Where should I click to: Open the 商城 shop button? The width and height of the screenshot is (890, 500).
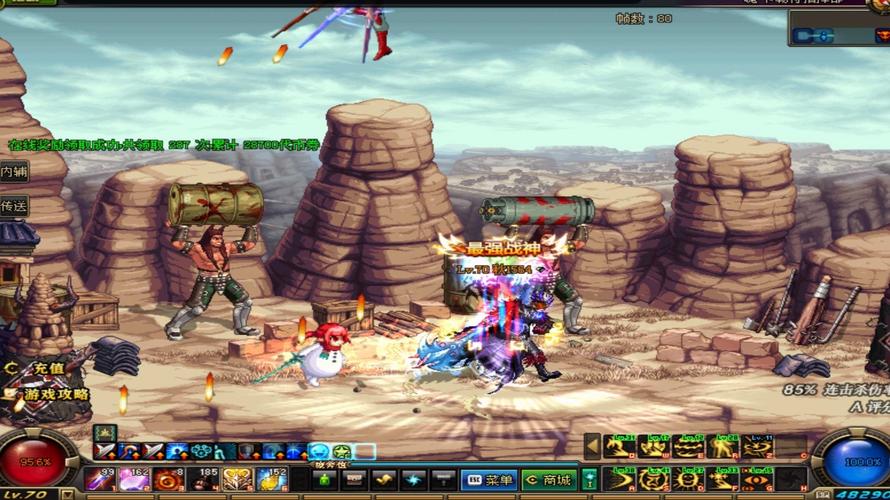(549, 481)
